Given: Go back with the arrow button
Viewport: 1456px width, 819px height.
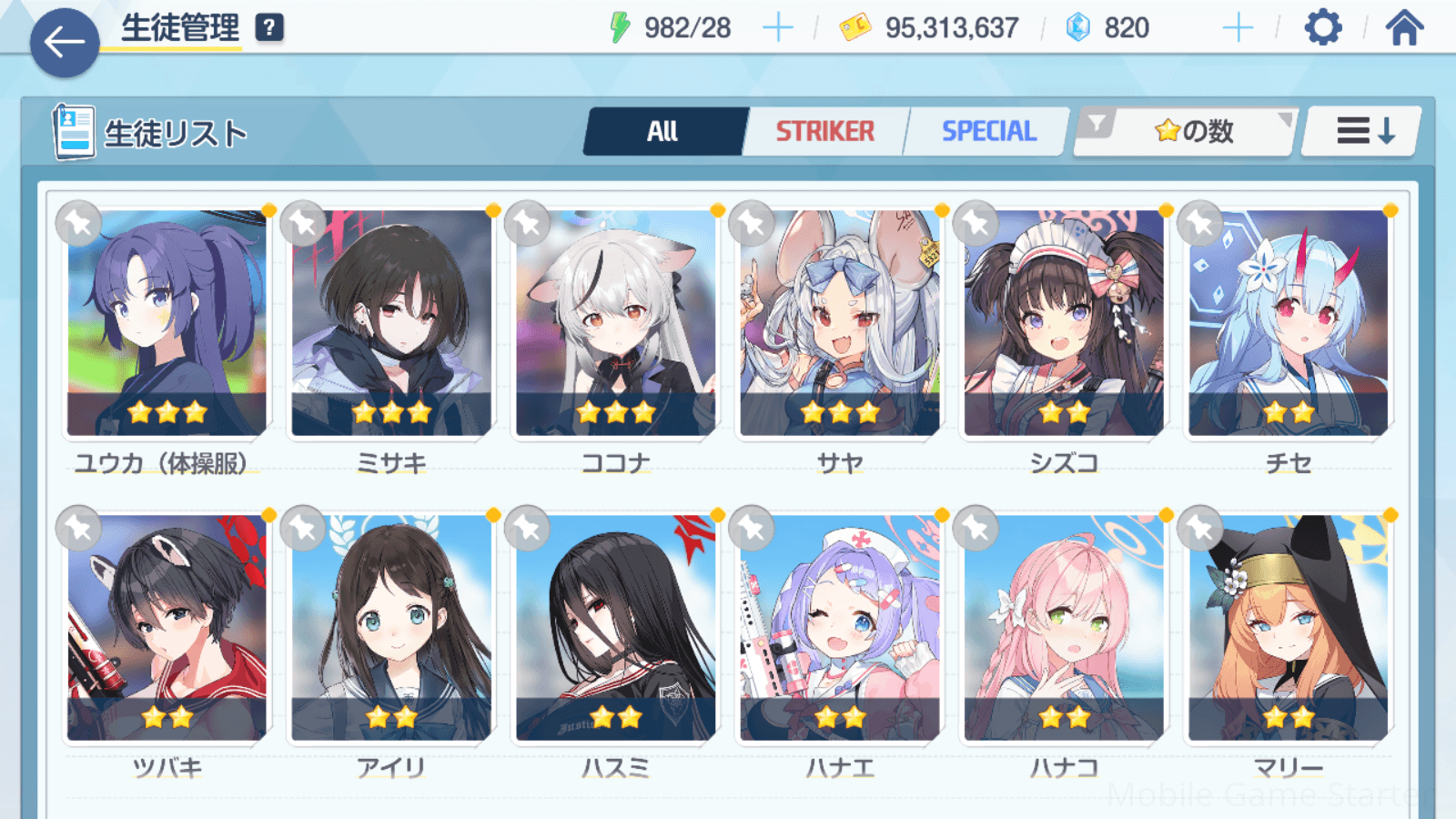Looking at the screenshot, I should pos(65,42).
